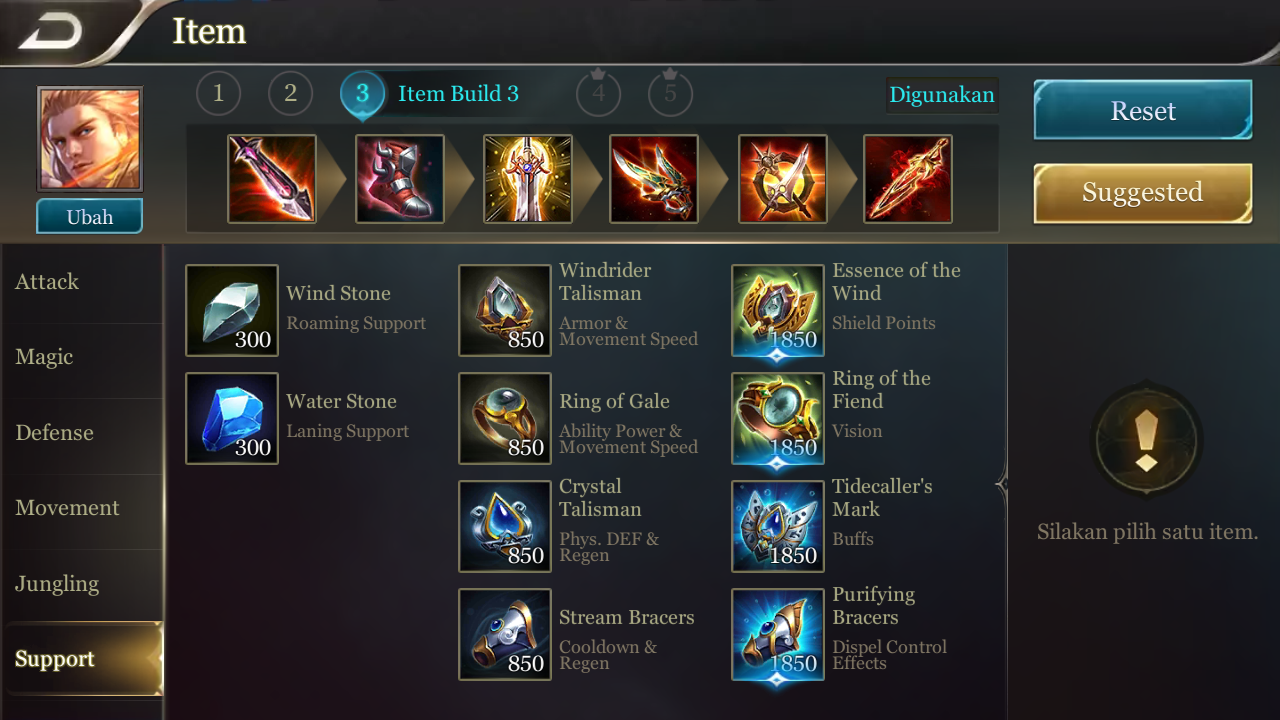Select the Water Stone item
Viewport: 1280px width, 720px height.
[231, 418]
